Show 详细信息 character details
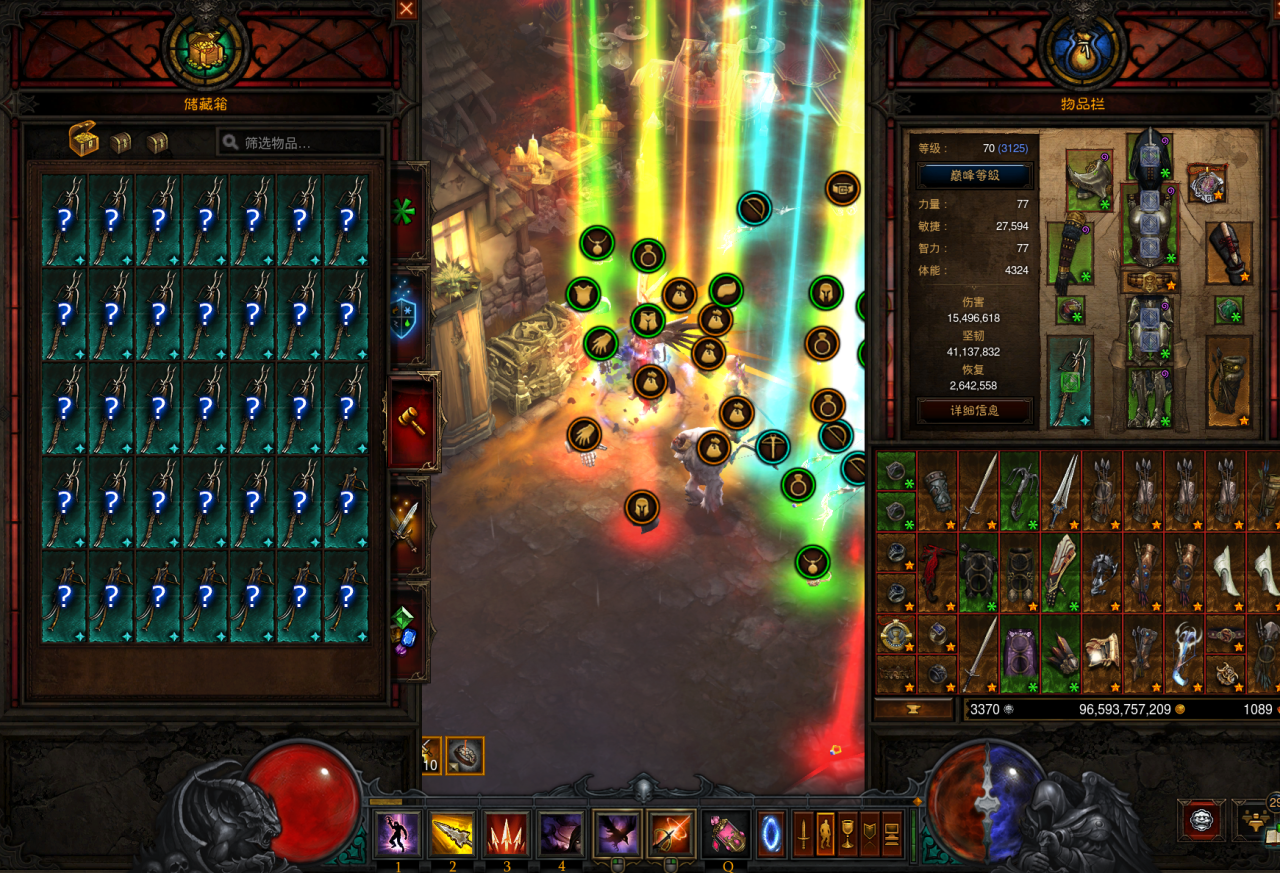Screen dimensions: 1280x873 coord(973,410)
